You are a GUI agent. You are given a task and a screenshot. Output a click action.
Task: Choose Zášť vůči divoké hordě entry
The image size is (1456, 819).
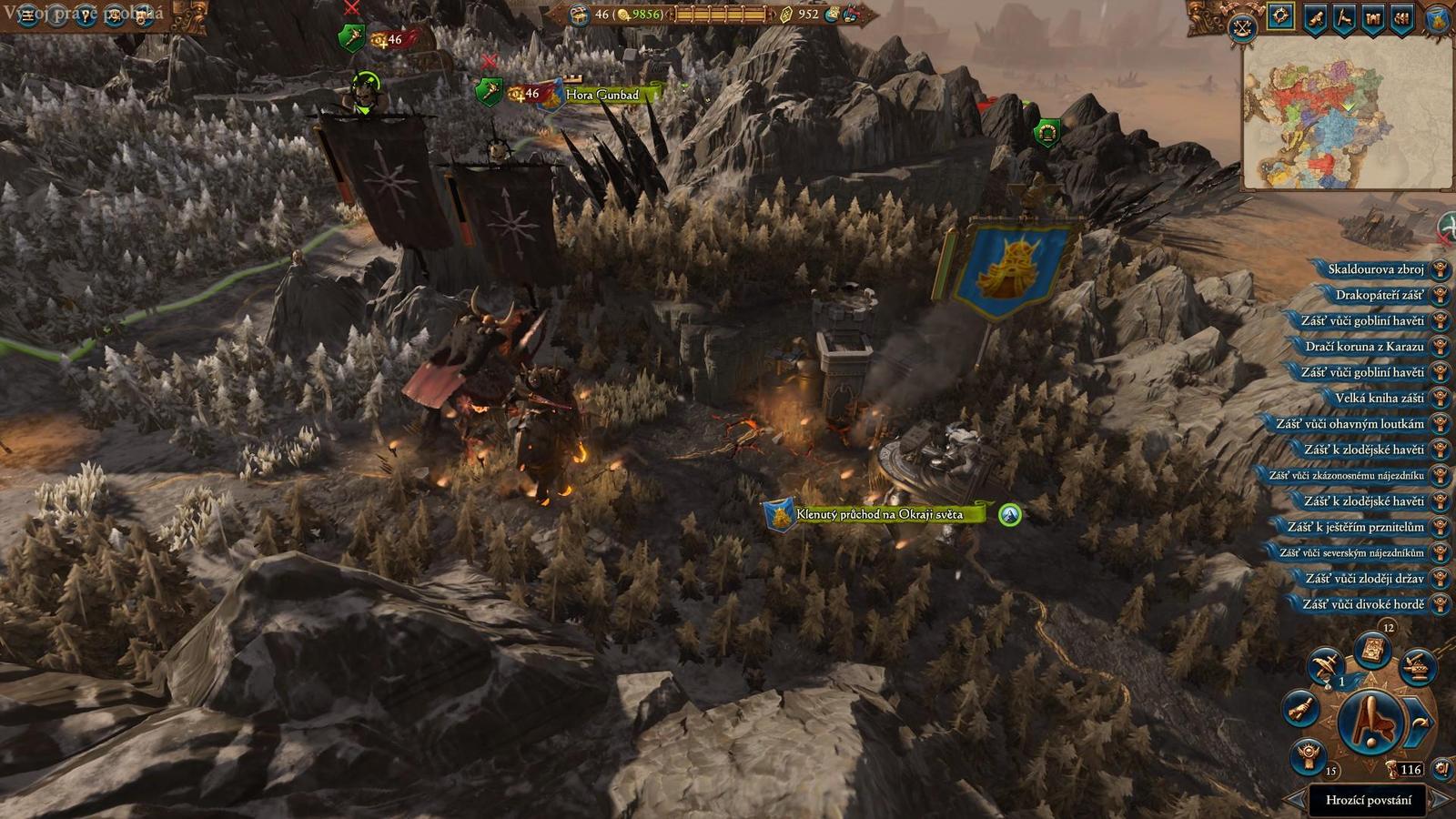pyautogui.click(x=1362, y=604)
